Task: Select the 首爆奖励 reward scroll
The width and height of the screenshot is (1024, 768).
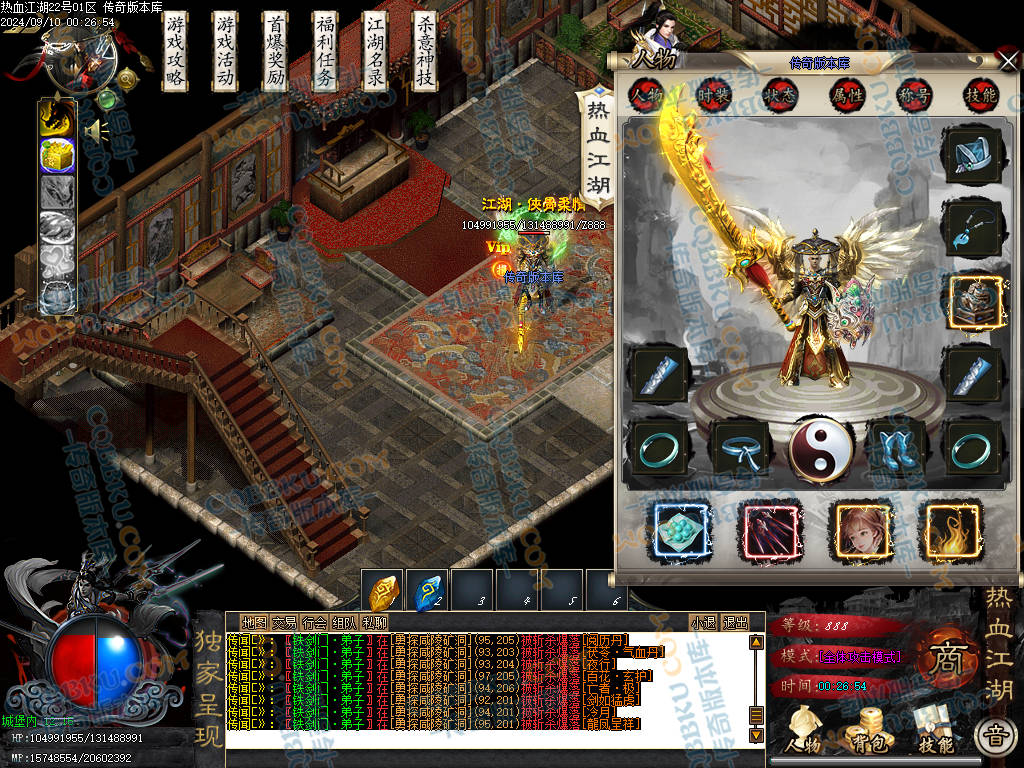Action: 276,52
